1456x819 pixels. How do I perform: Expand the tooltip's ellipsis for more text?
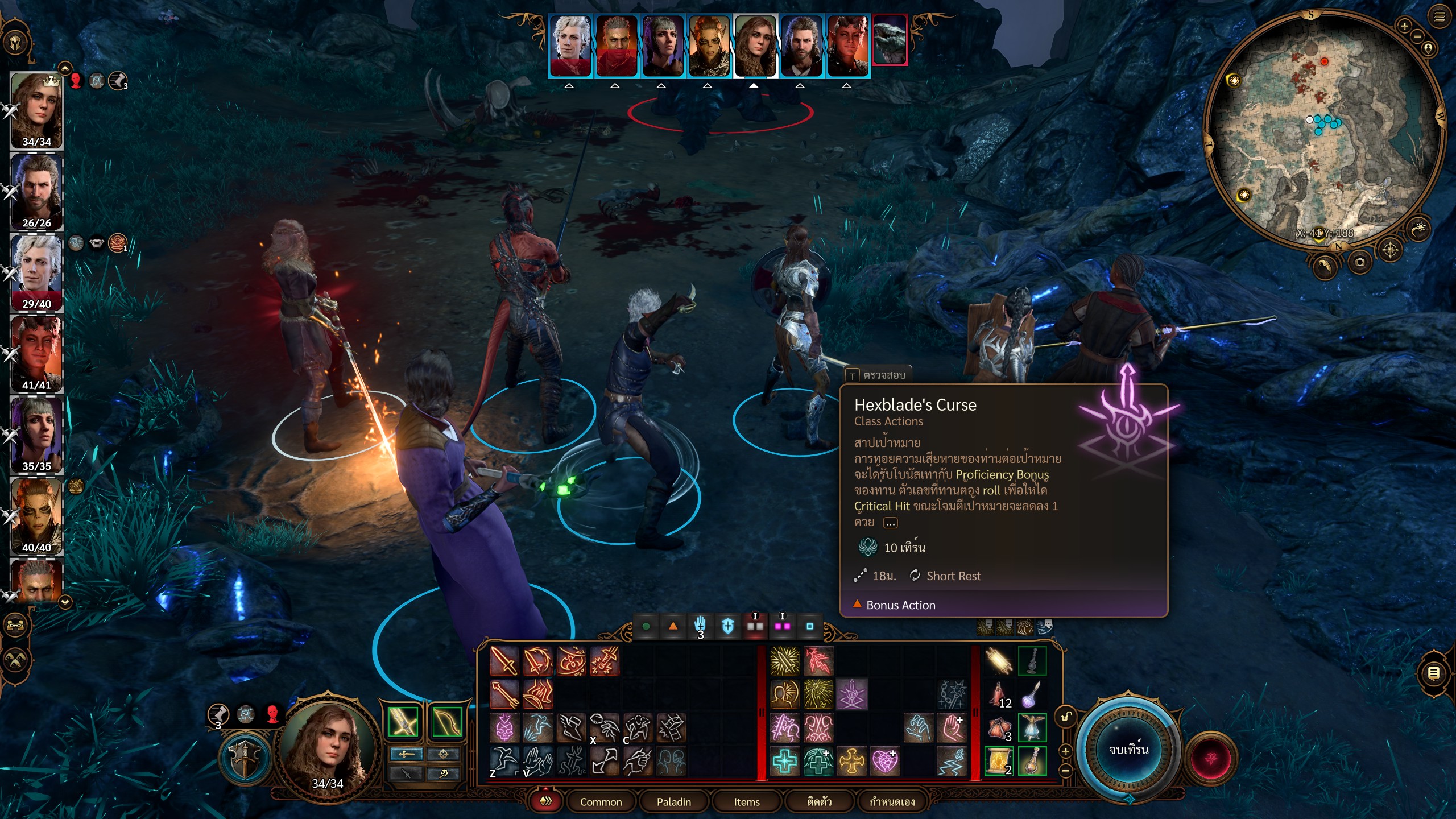pyautogui.click(x=891, y=523)
